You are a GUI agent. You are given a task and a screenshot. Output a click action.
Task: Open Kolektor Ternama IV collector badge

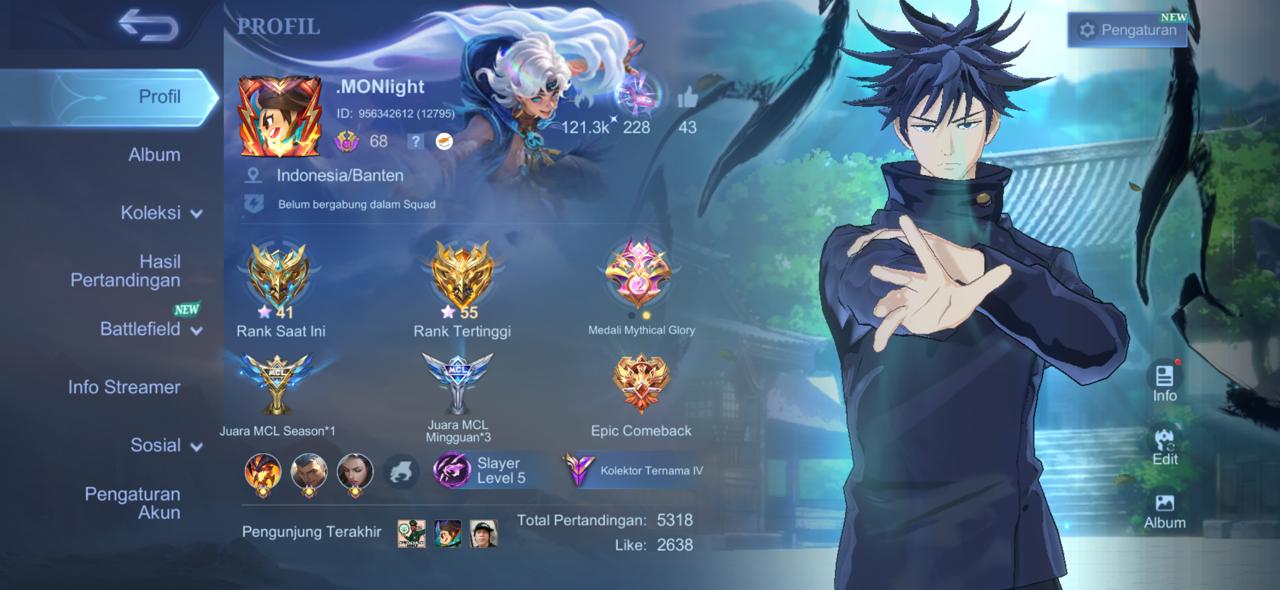click(x=631, y=470)
